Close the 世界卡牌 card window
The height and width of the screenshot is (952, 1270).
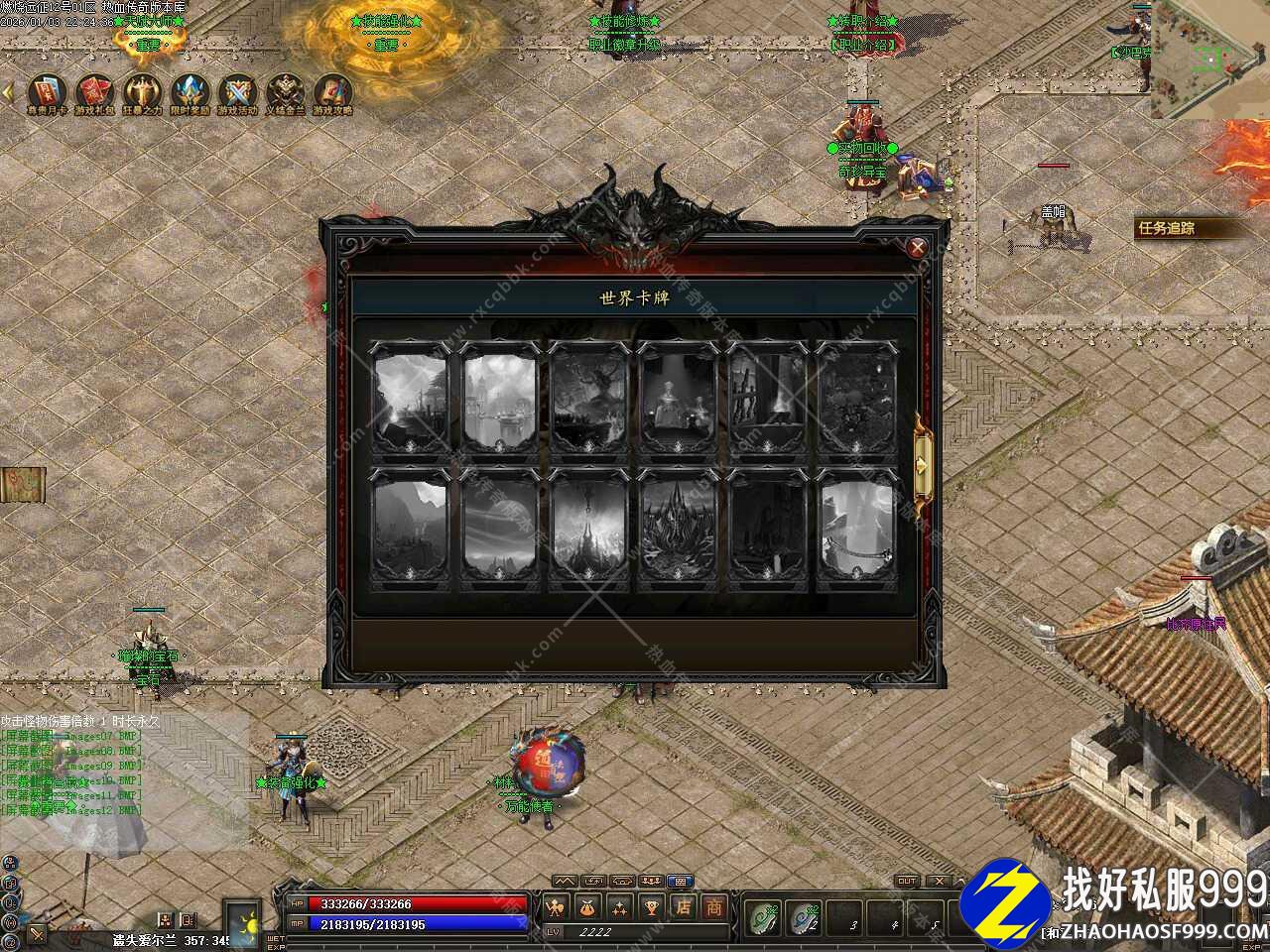pos(918,248)
